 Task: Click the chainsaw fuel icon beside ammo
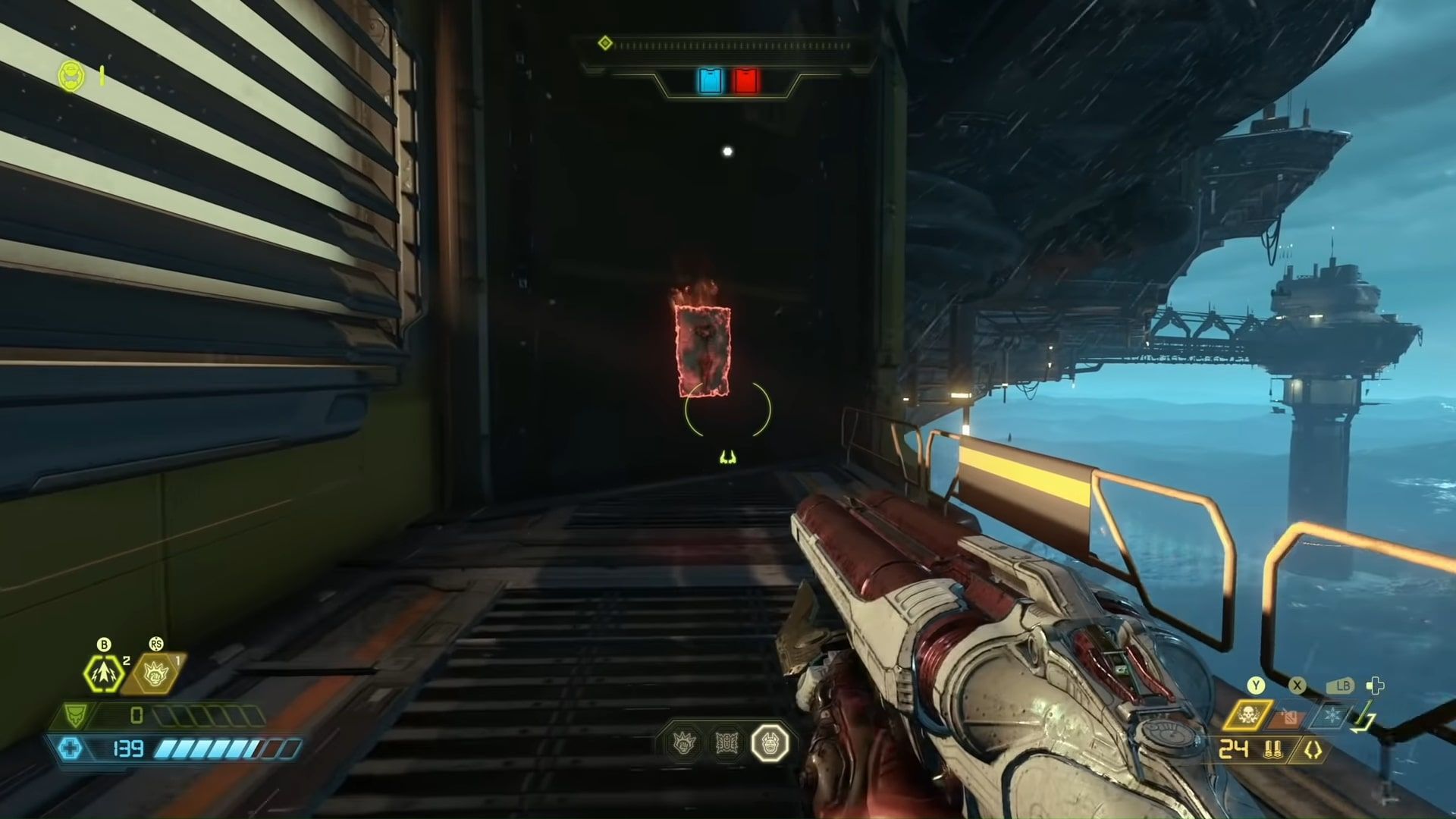[x=1312, y=751]
